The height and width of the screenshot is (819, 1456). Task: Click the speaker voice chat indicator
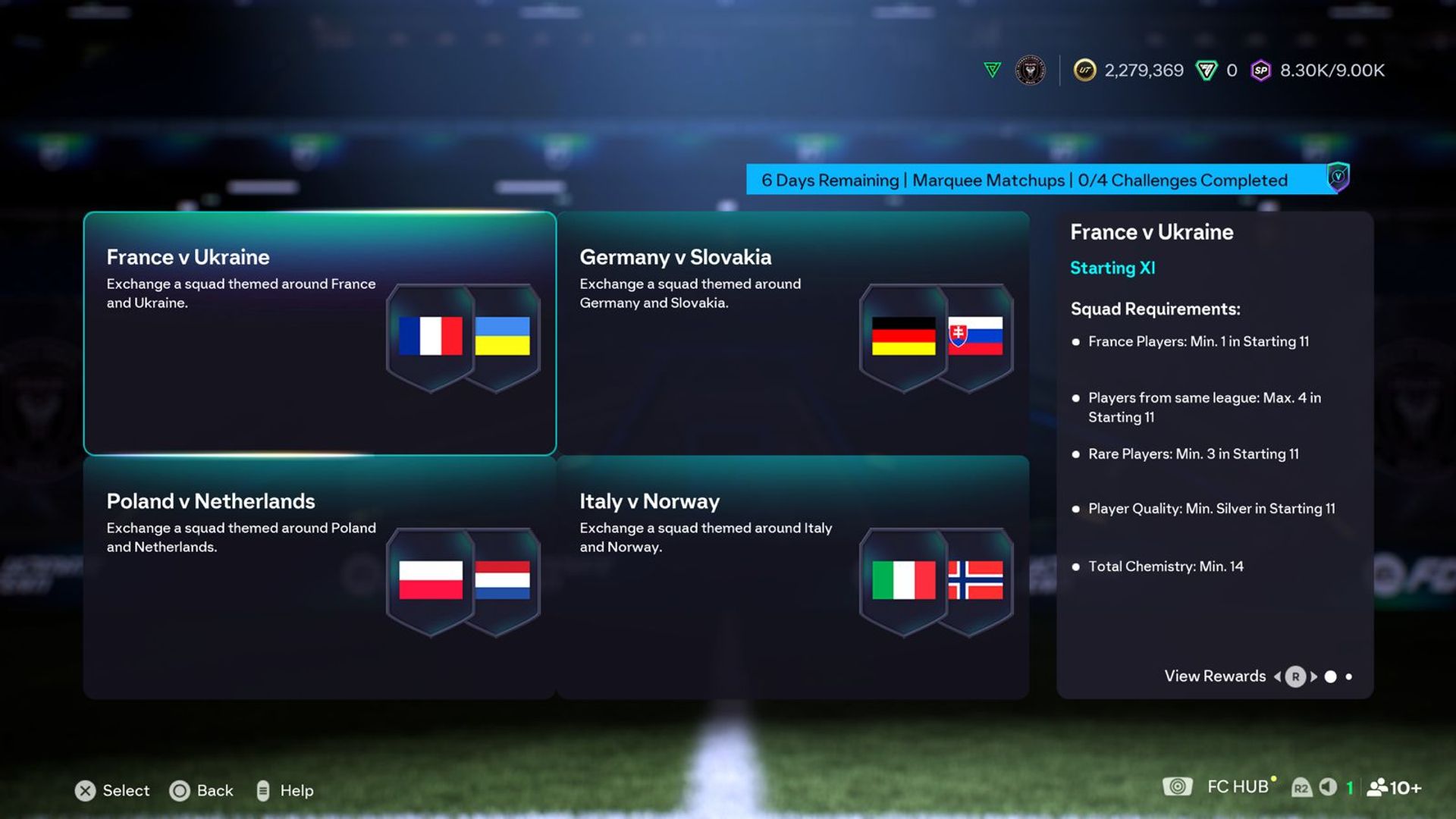point(1328,787)
